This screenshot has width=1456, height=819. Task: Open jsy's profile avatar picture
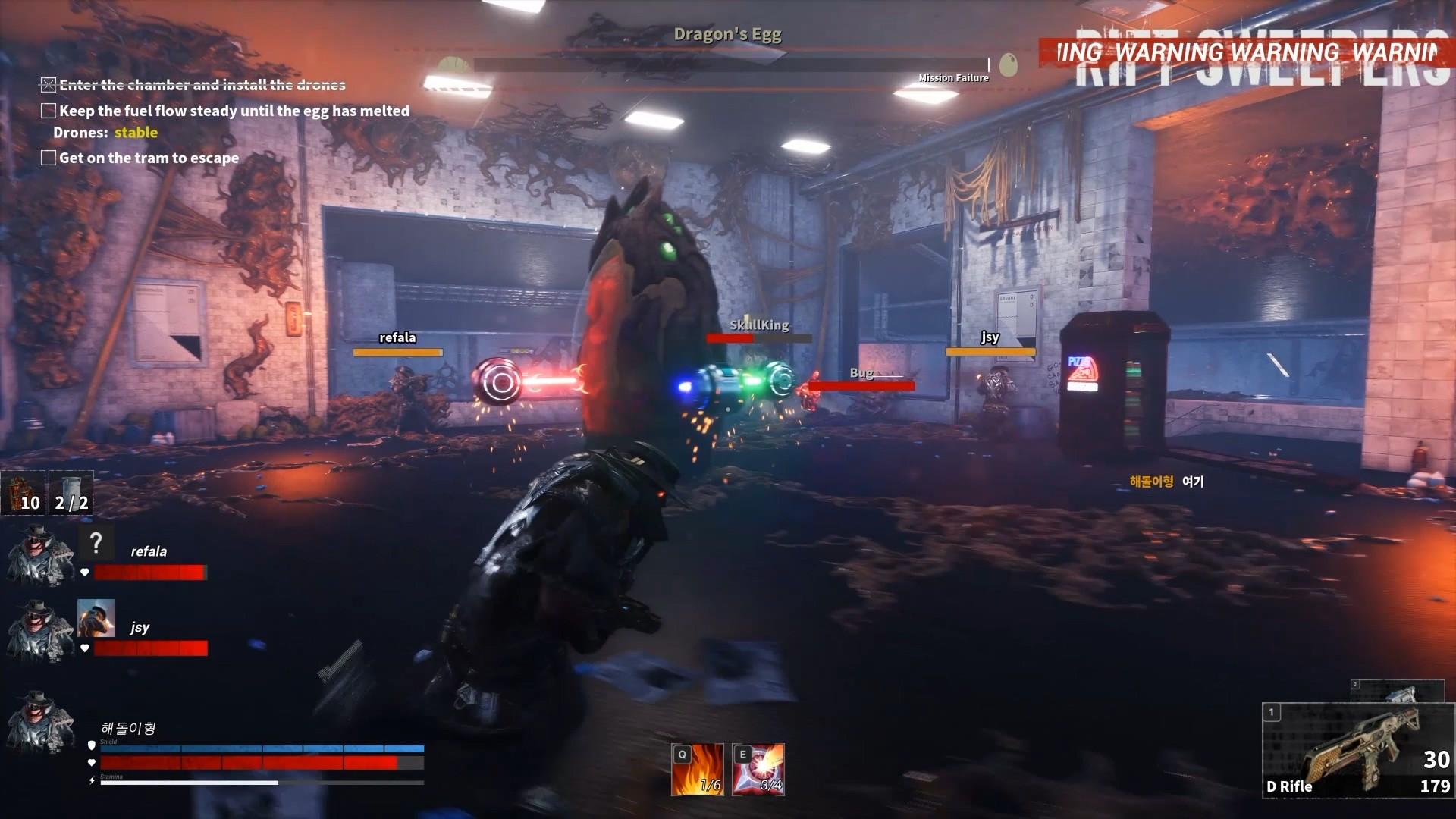click(96, 618)
